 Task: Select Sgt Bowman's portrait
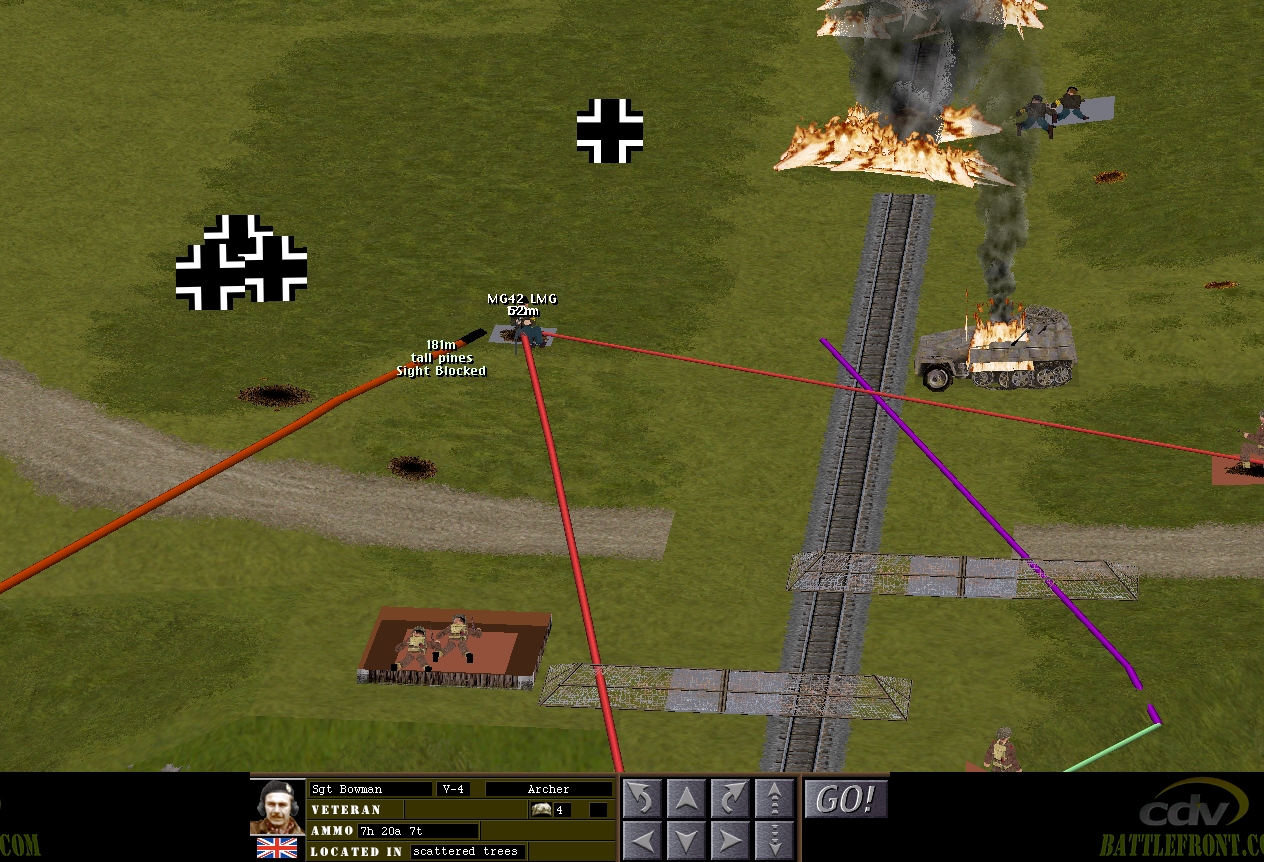277,807
